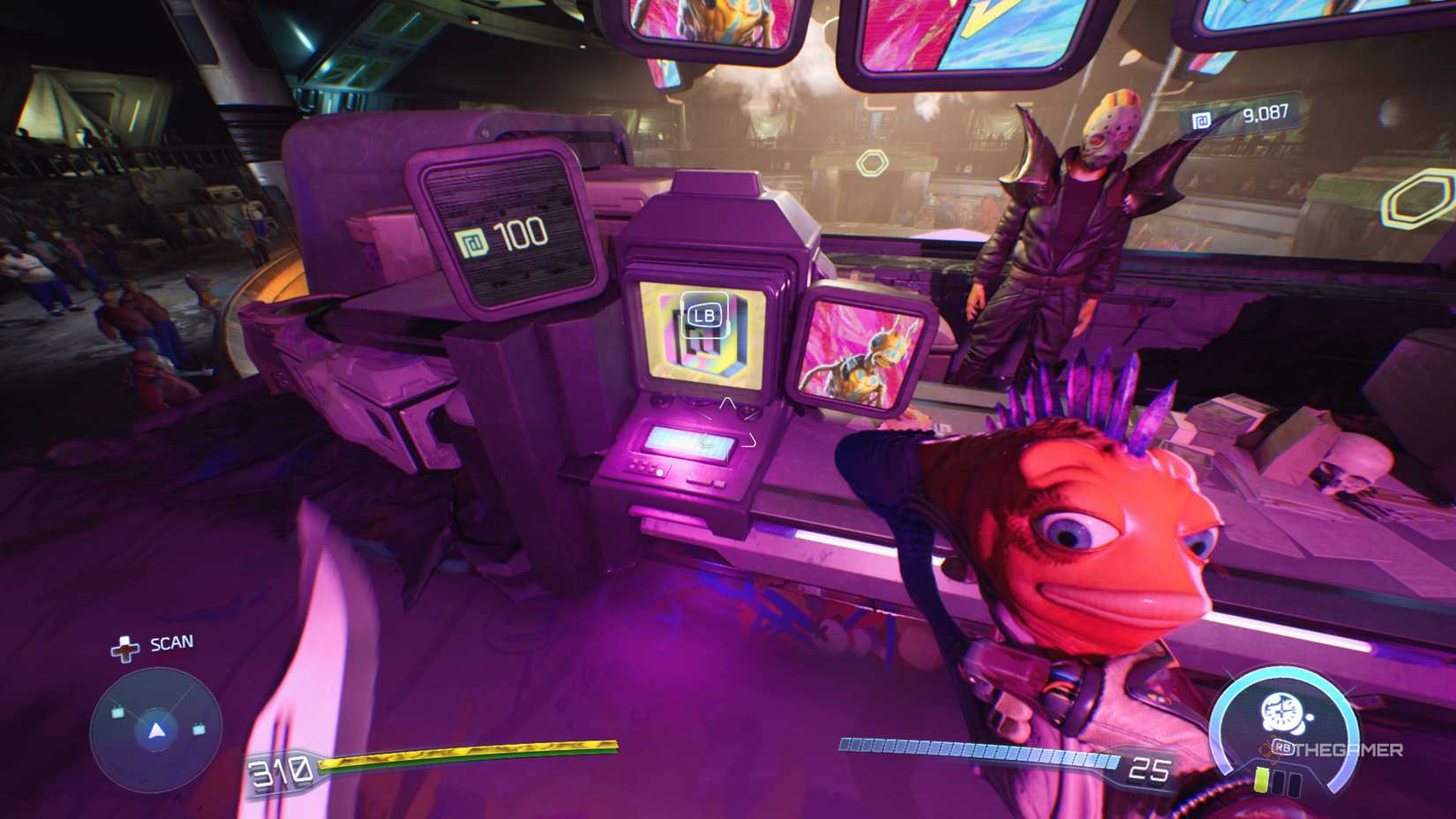Click the player arrow at the minimap center
The height and width of the screenshot is (819, 1456).
point(156,733)
